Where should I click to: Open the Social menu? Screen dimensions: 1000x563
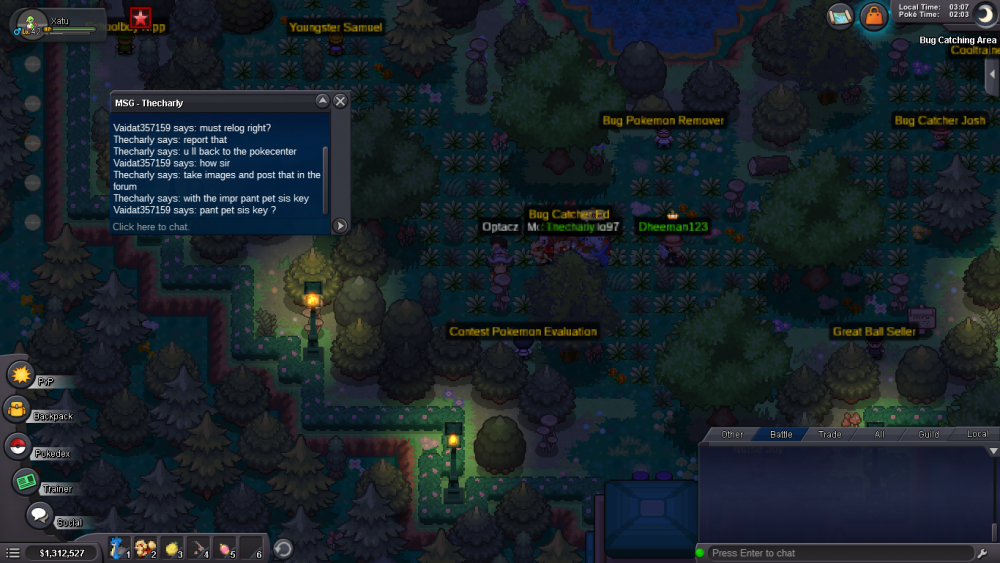(39, 515)
